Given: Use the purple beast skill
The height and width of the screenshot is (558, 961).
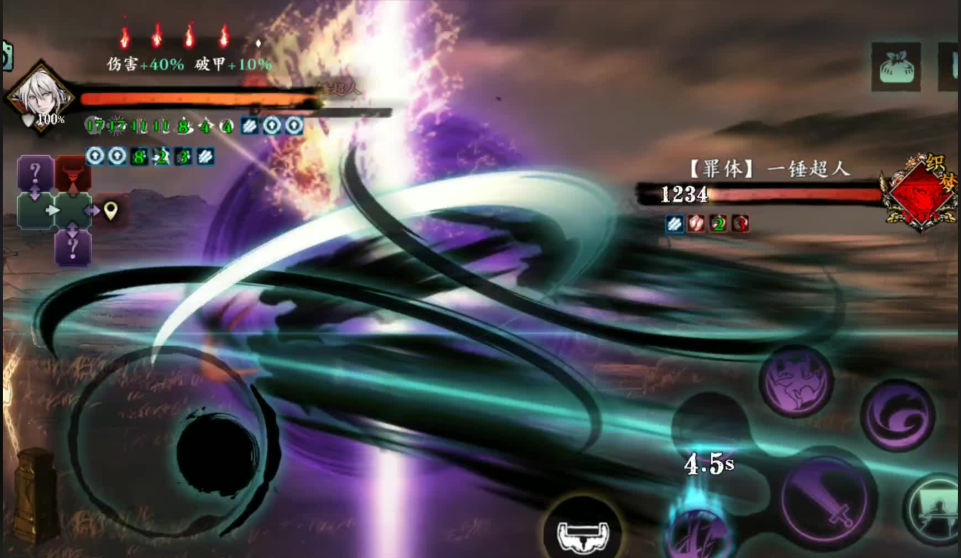Looking at the screenshot, I should click(x=796, y=382).
